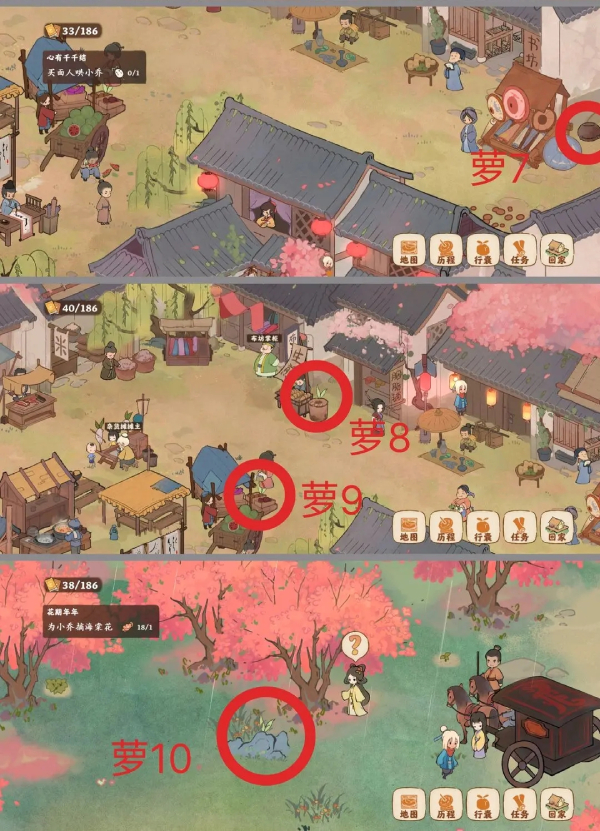Open 地图 map in the bottom screenshot
The width and height of the screenshot is (600, 831).
point(411,804)
